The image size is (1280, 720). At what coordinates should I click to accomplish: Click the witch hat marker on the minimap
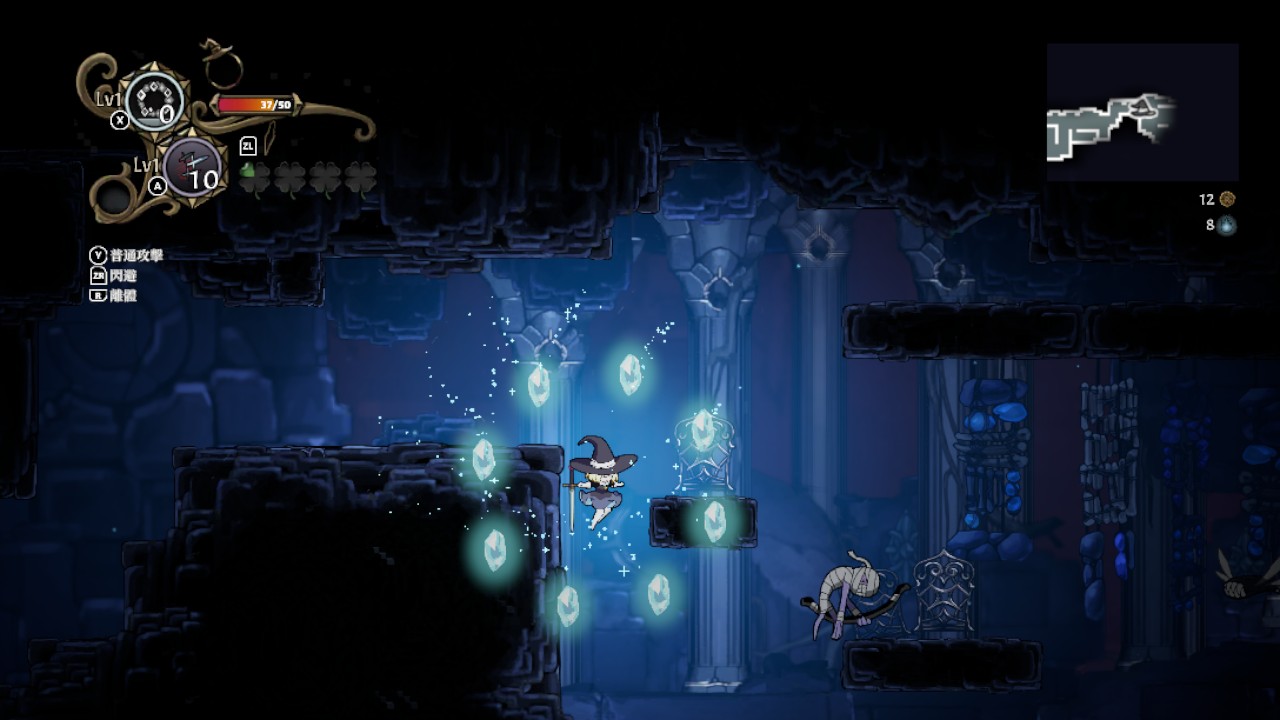(x=1146, y=102)
